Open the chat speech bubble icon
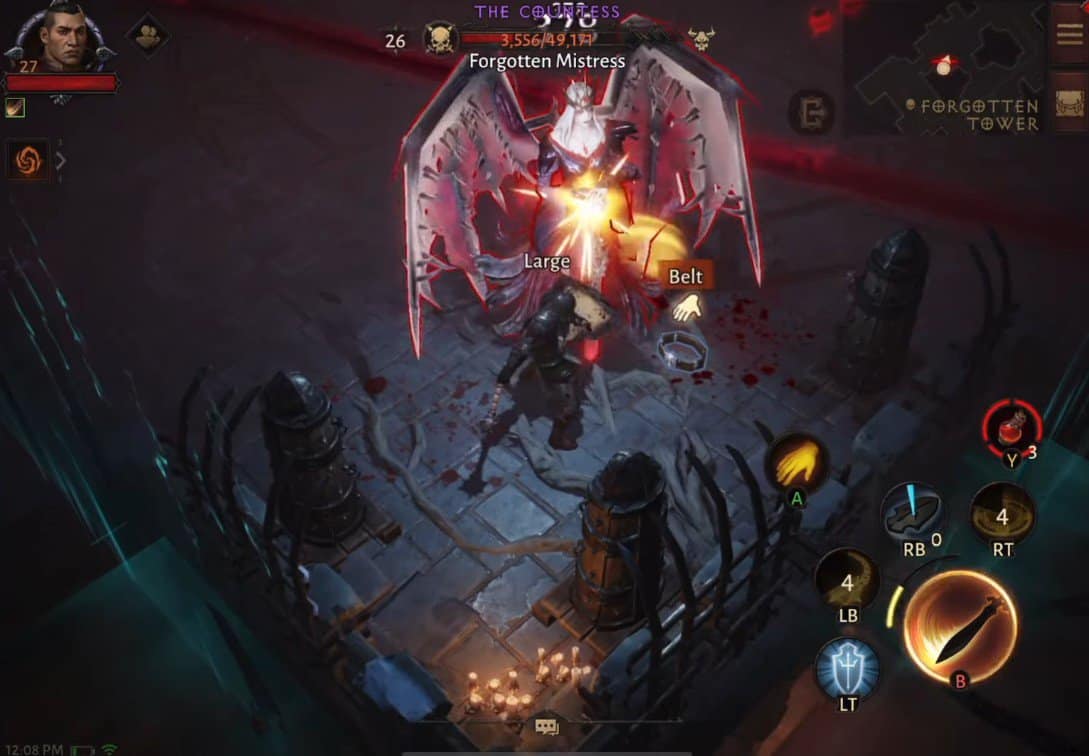This screenshot has width=1089, height=756. pyautogui.click(x=546, y=727)
